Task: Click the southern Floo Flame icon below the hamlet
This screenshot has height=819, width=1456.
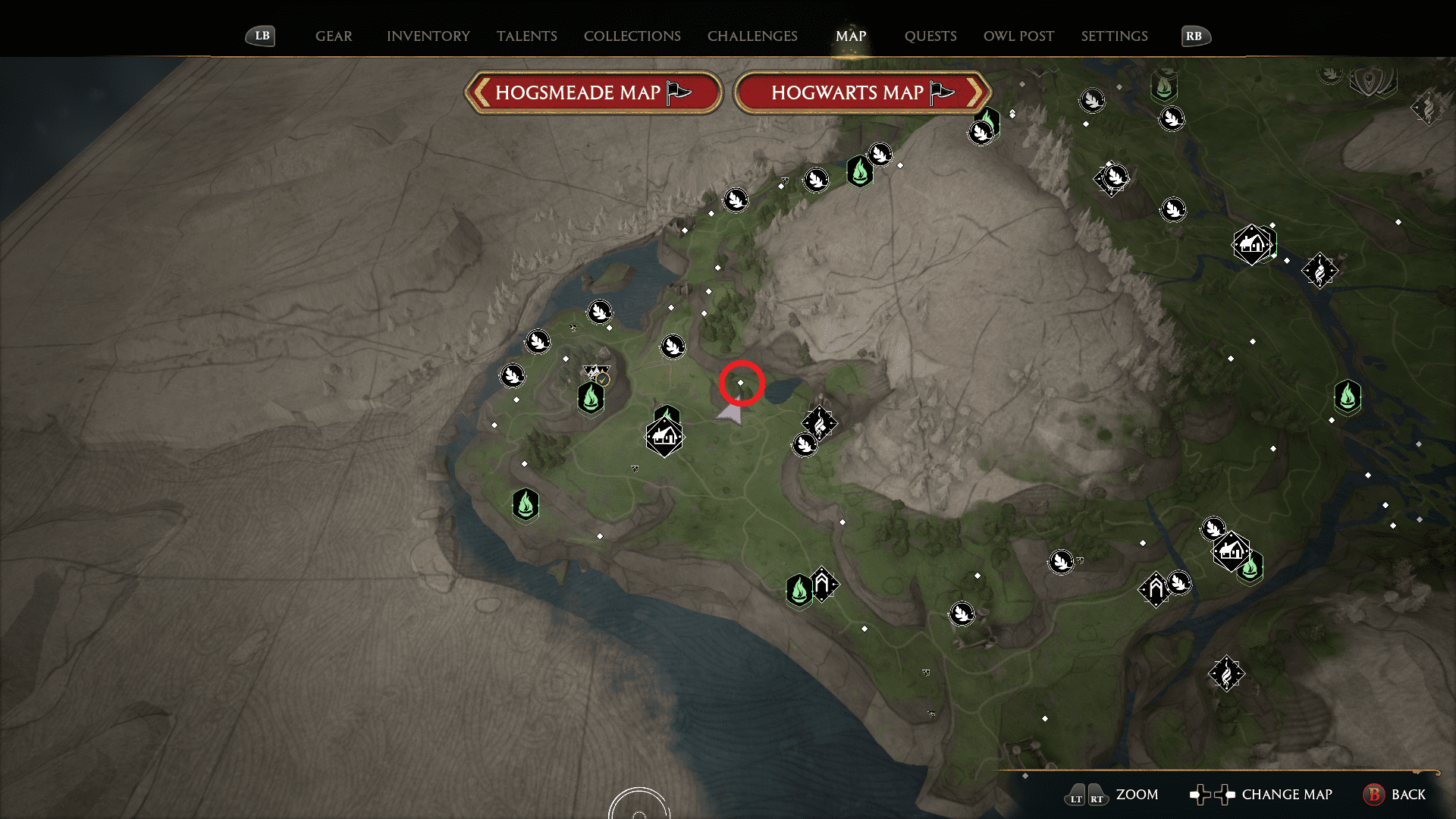Action: tap(526, 505)
